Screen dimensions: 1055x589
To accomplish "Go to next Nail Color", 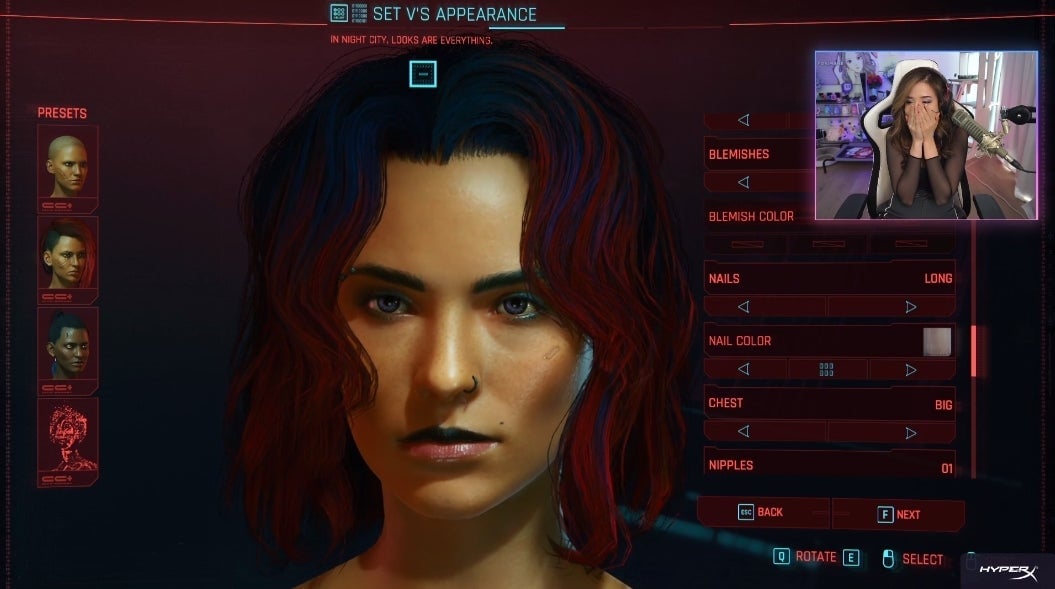I will click(x=910, y=369).
